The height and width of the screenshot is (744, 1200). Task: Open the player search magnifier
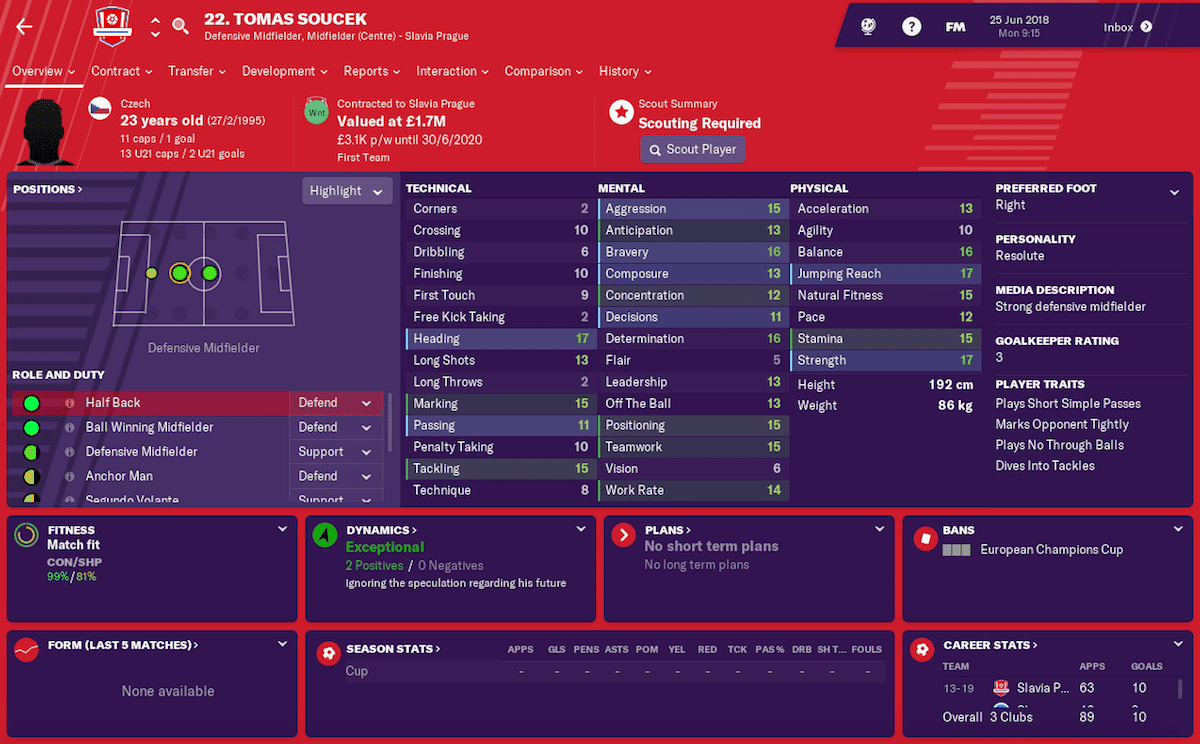(180, 27)
